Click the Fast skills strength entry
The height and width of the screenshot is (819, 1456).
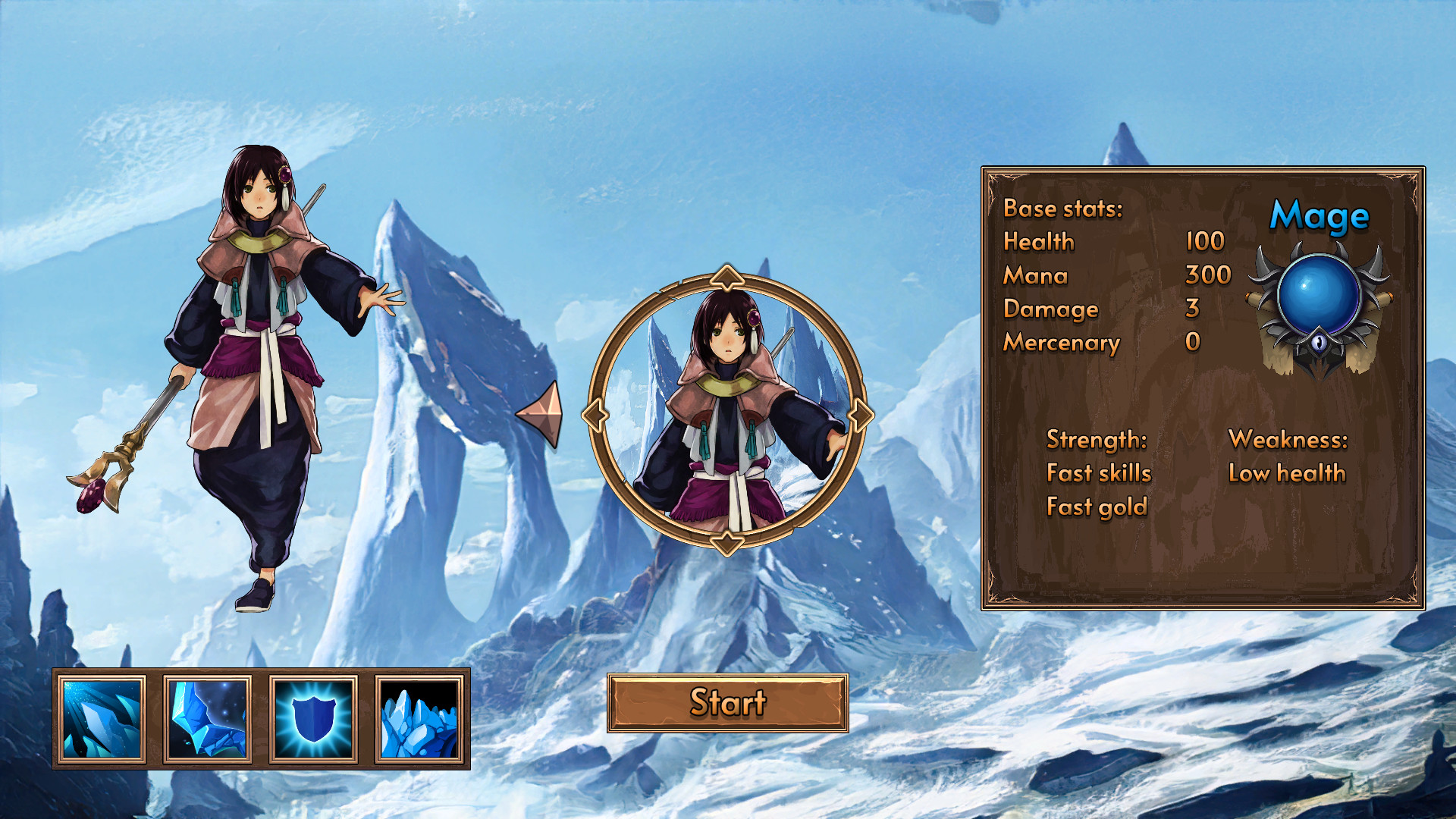[1098, 472]
